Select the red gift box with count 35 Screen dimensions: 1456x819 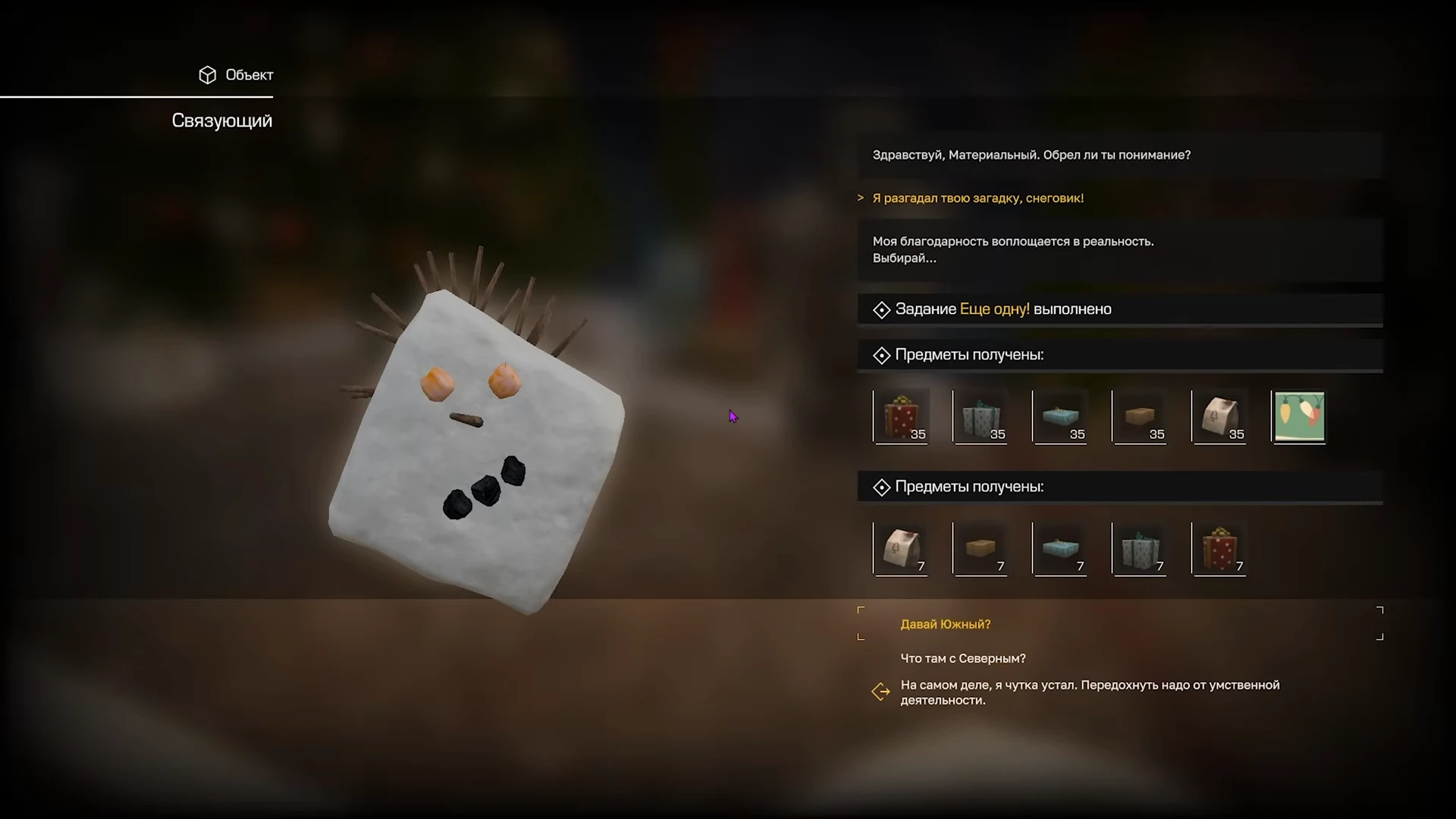(x=901, y=416)
